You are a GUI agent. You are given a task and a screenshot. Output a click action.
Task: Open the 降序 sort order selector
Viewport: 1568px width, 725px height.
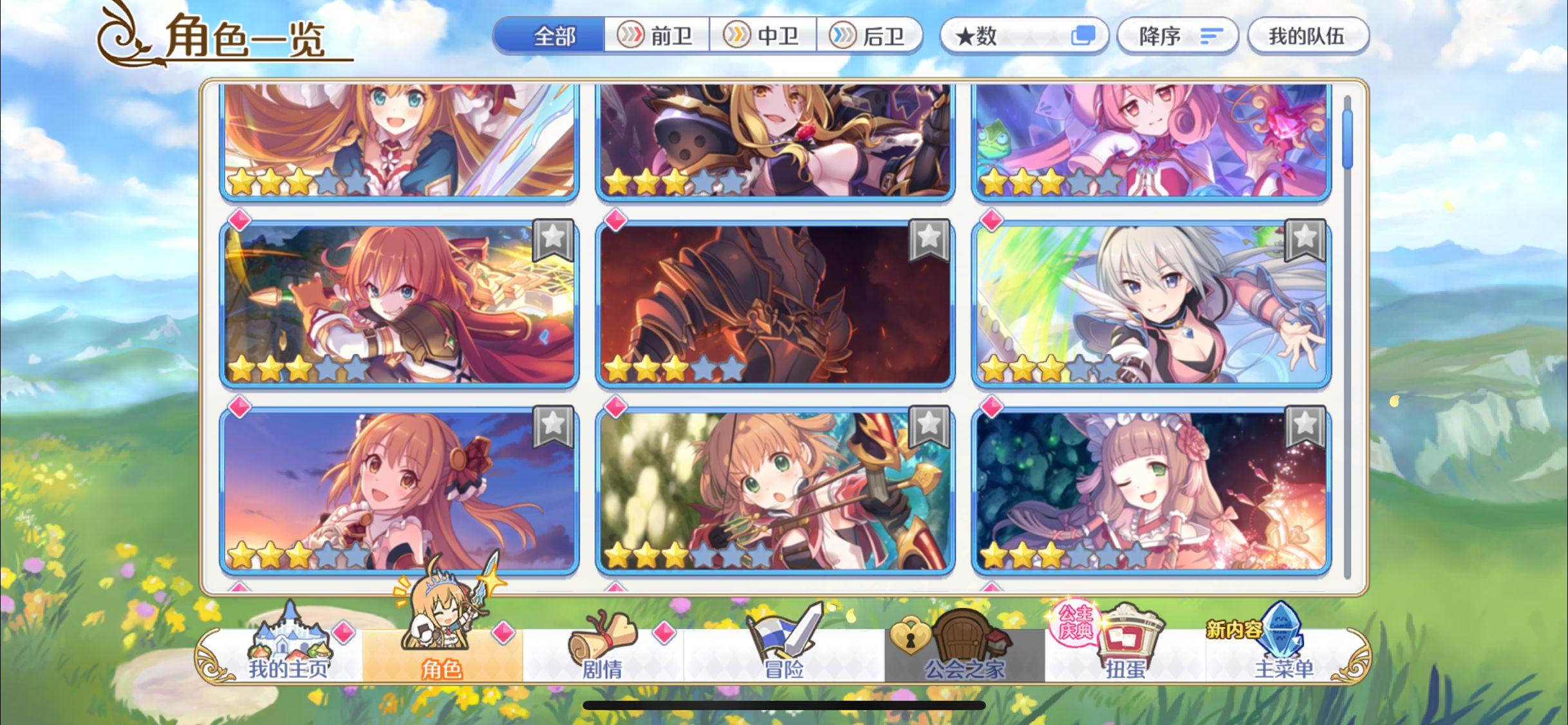1178,37
